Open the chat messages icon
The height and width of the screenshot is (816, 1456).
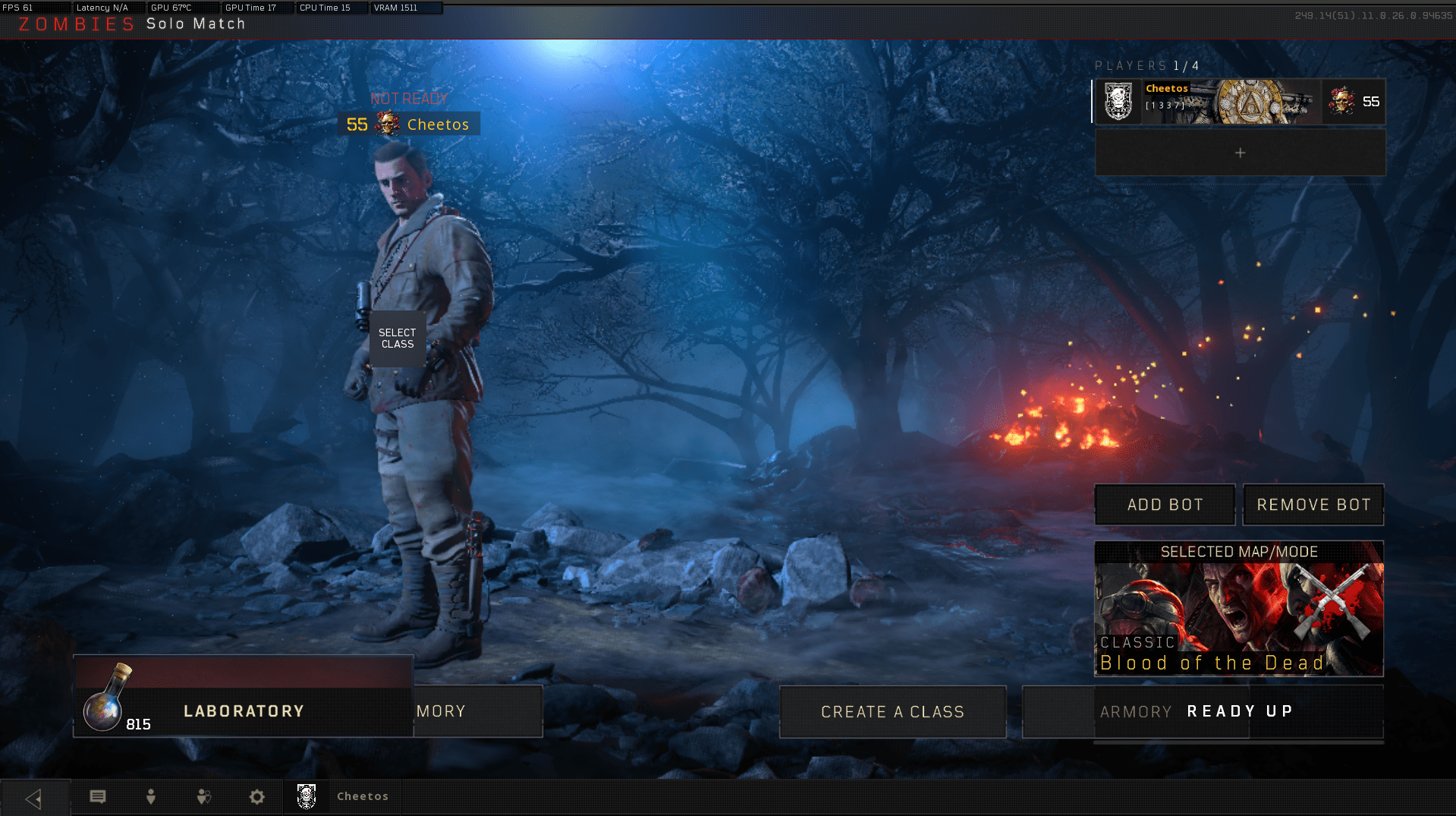pos(97,796)
